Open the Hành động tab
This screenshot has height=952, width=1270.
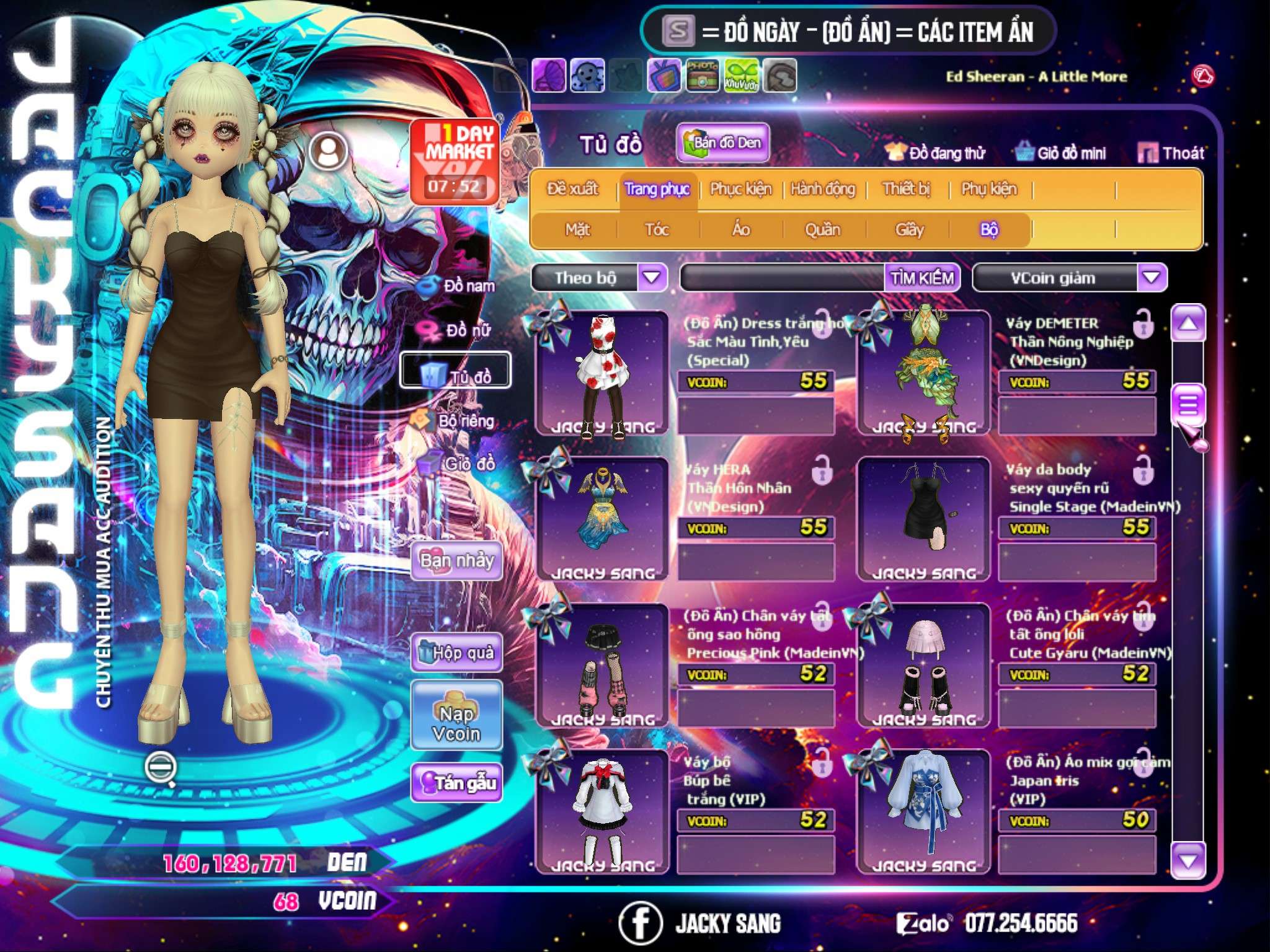(x=823, y=189)
